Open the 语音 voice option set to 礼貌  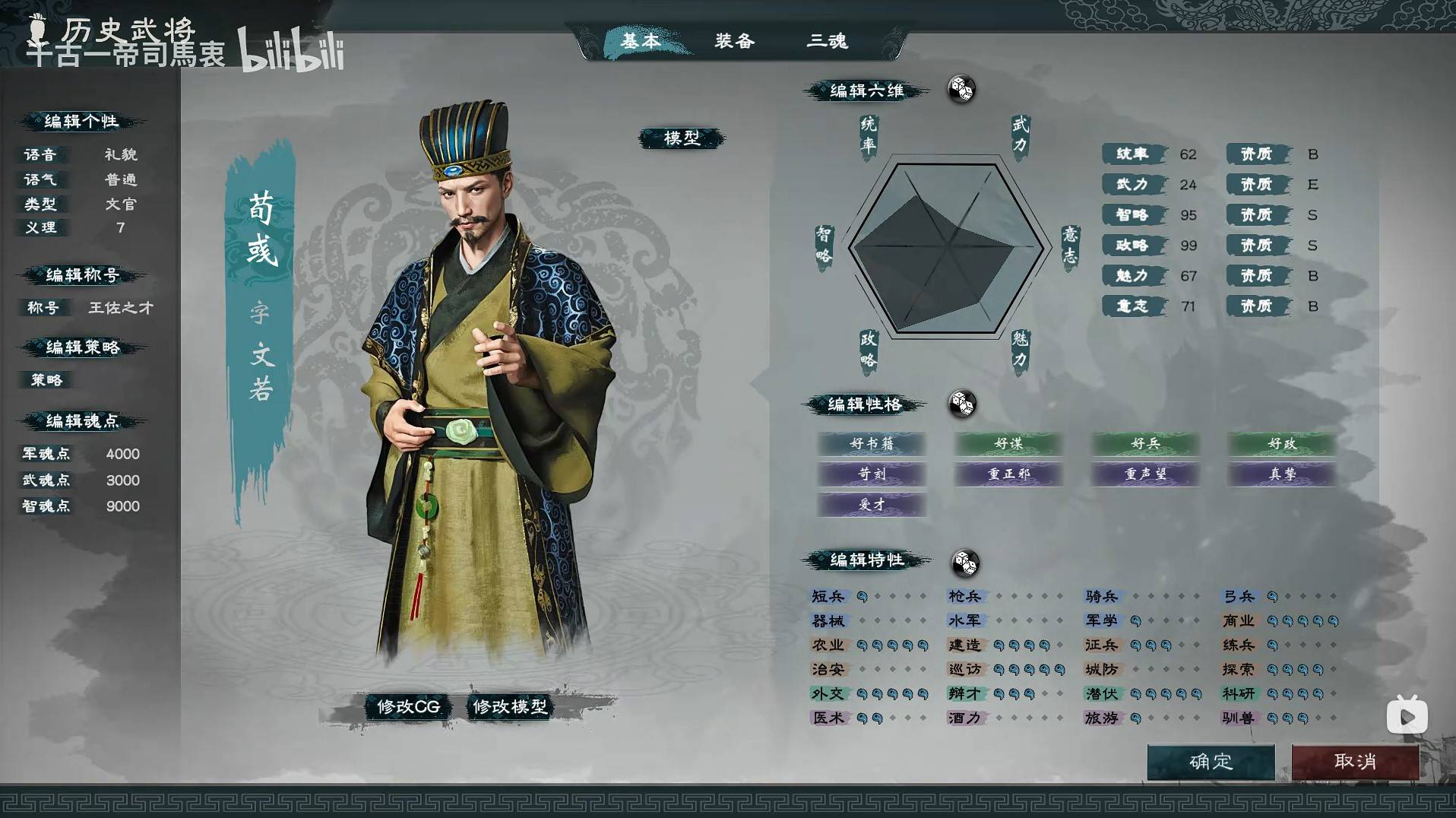(121, 154)
